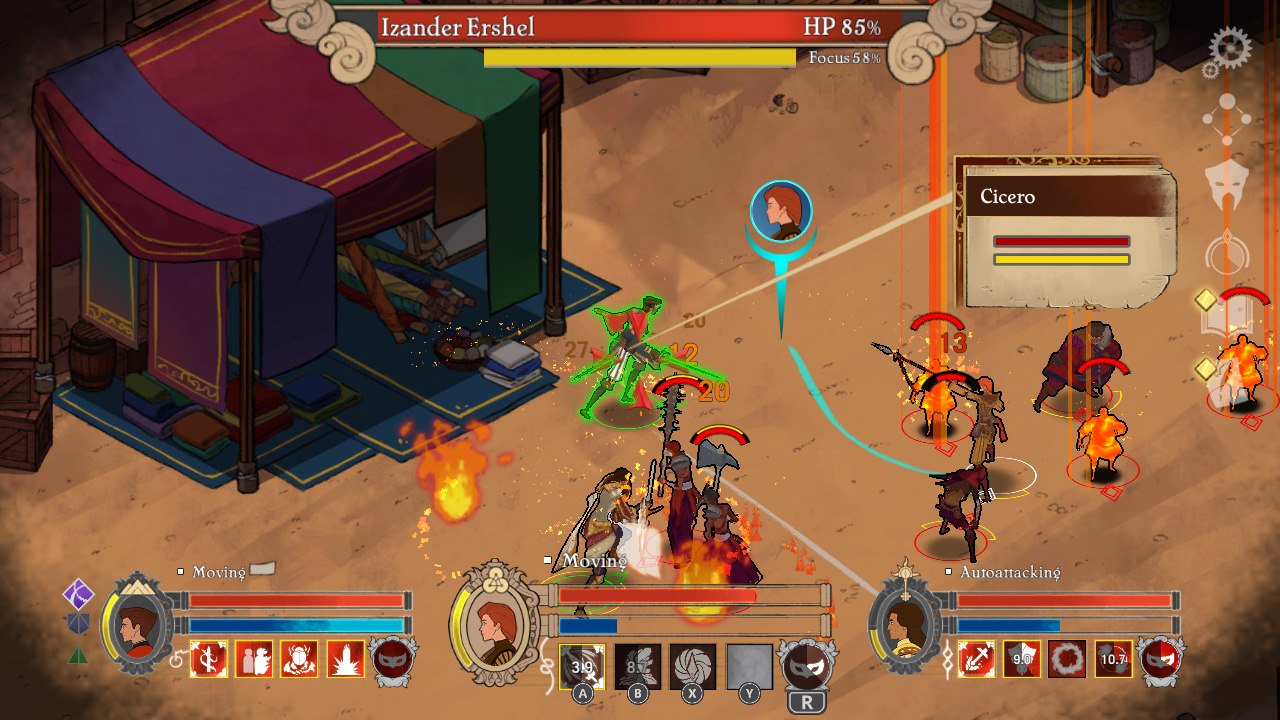Select the purple diamond stance icon

click(x=78, y=594)
